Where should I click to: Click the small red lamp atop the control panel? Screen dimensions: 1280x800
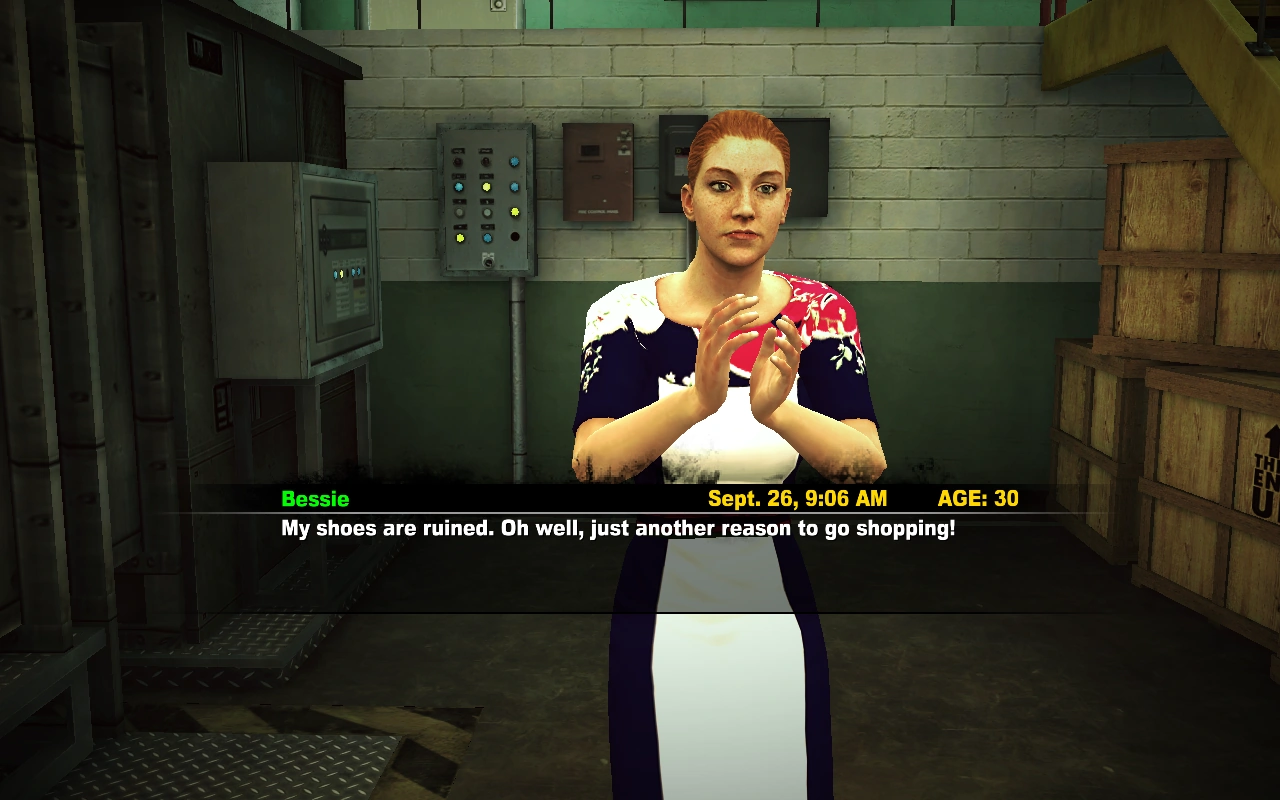pos(486,162)
